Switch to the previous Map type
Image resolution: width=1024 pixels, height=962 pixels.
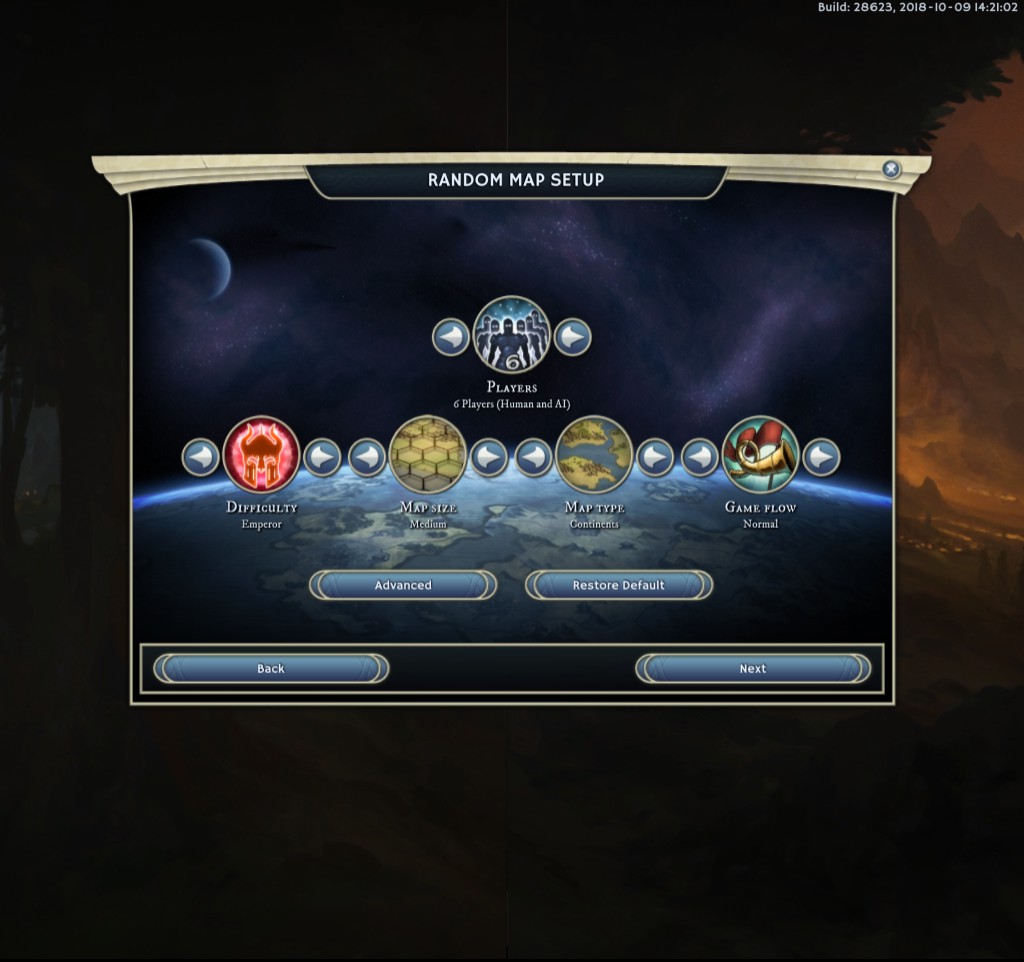(534, 457)
